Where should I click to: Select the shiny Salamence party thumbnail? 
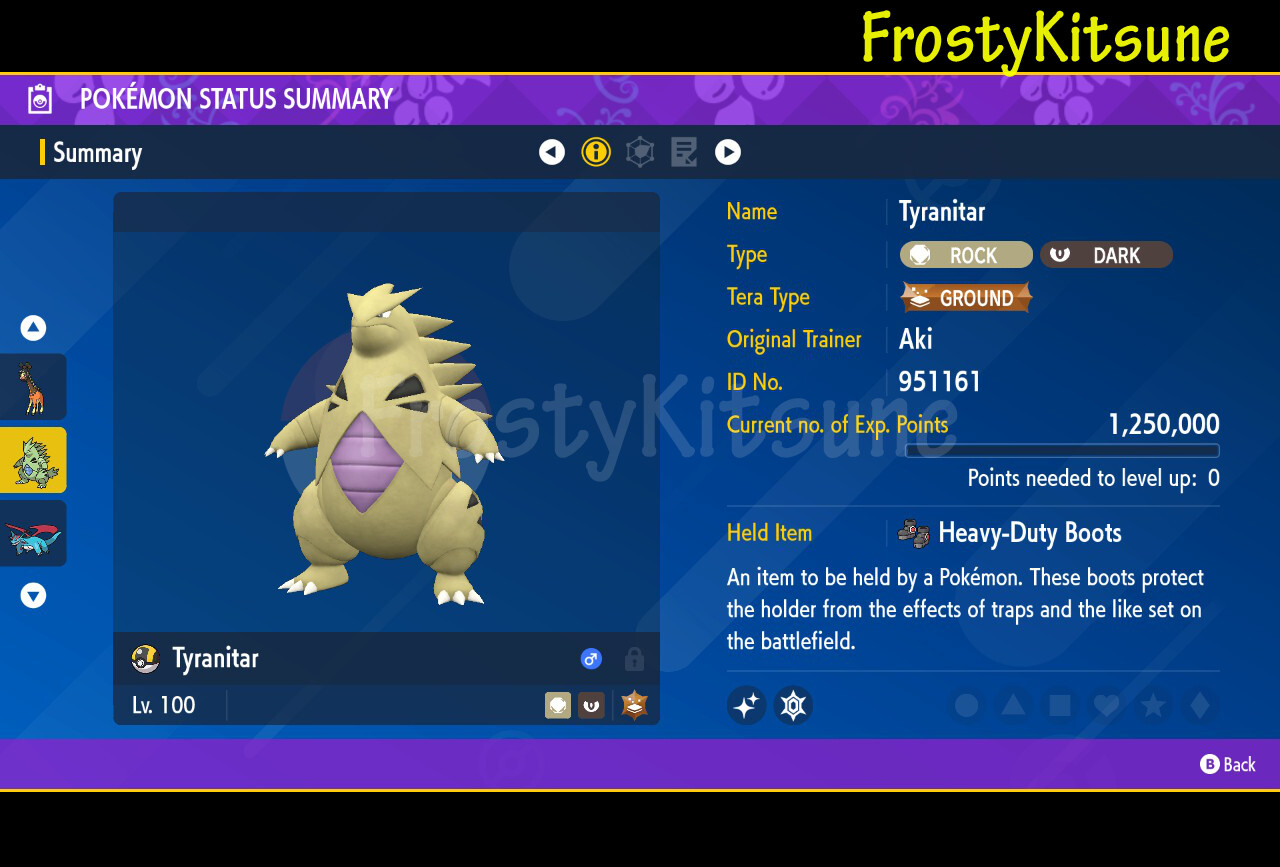coord(33,533)
